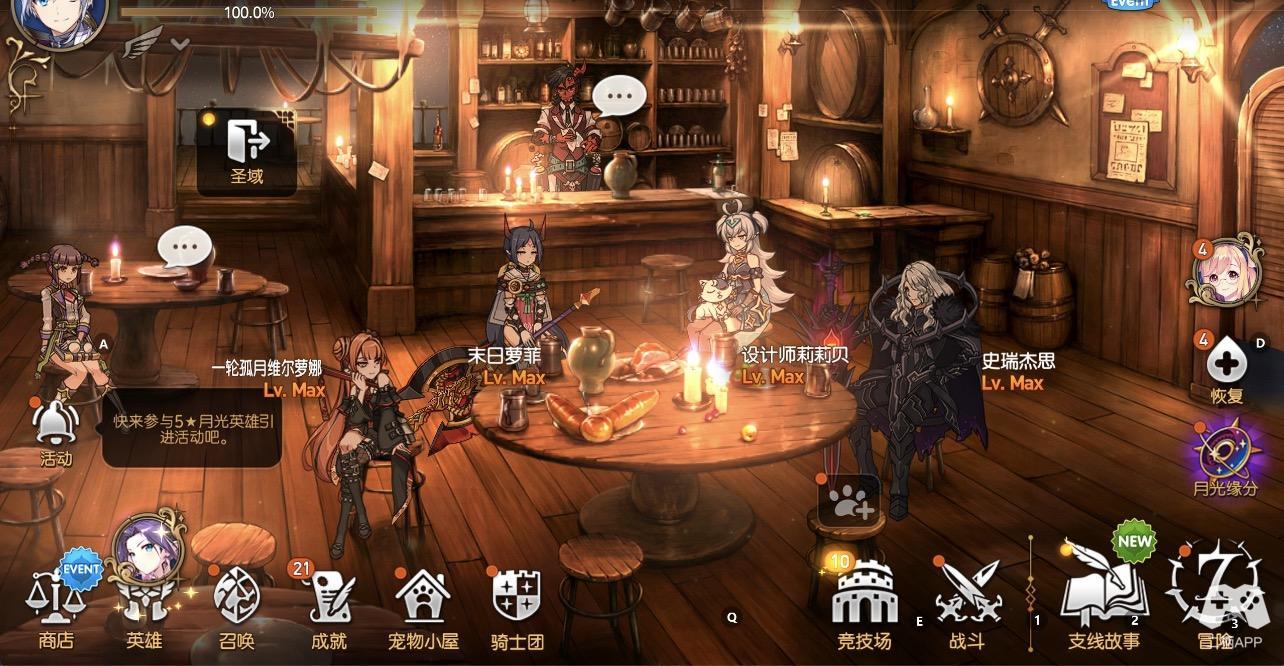The width and height of the screenshot is (1284, 666).
Task: Open the 成就 achievements list
Action: pos(328,606)
